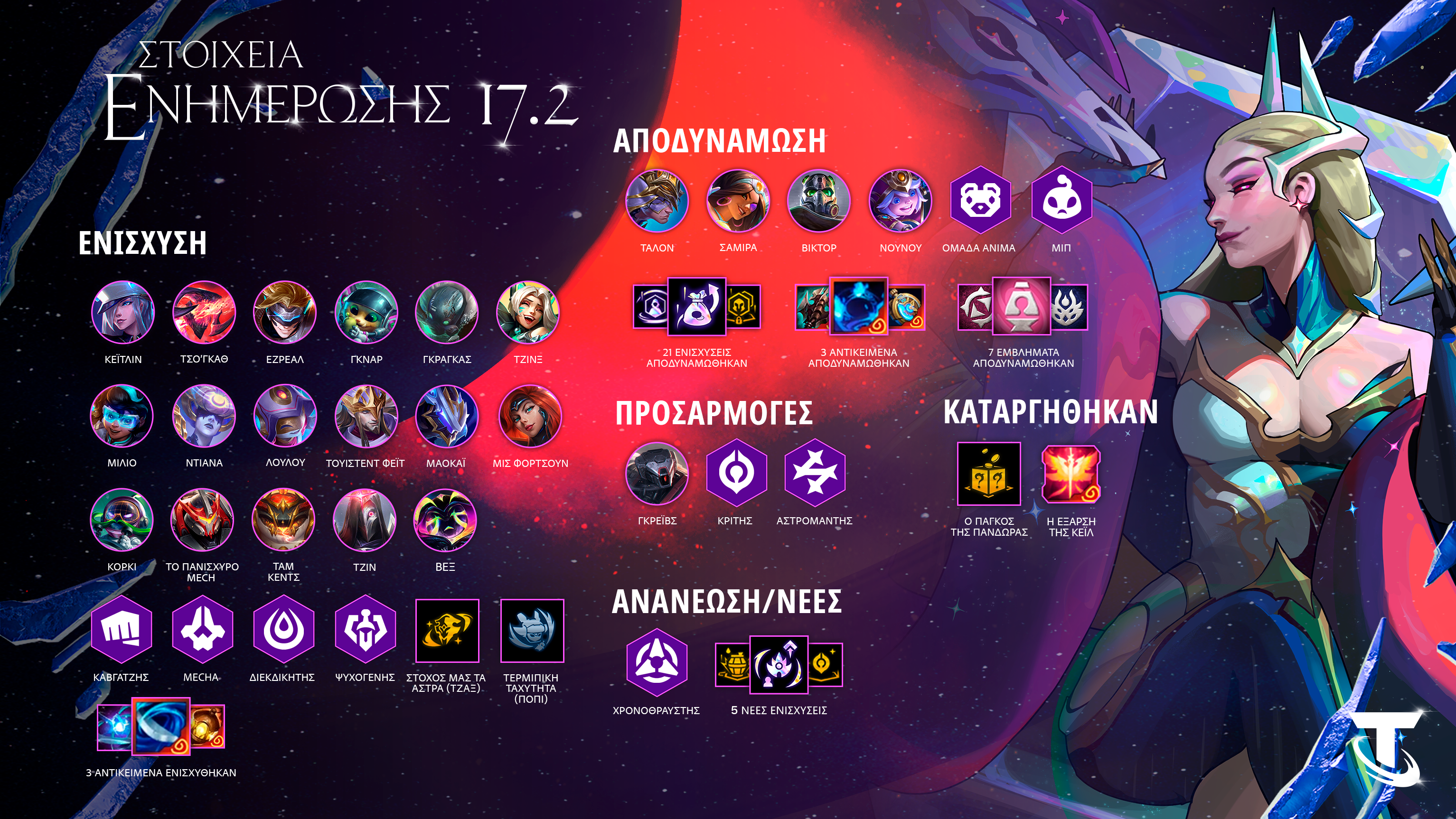Click the ΒΙΚΤΟΡ champion portrait

pyautogui.click(x=819, y=201)
